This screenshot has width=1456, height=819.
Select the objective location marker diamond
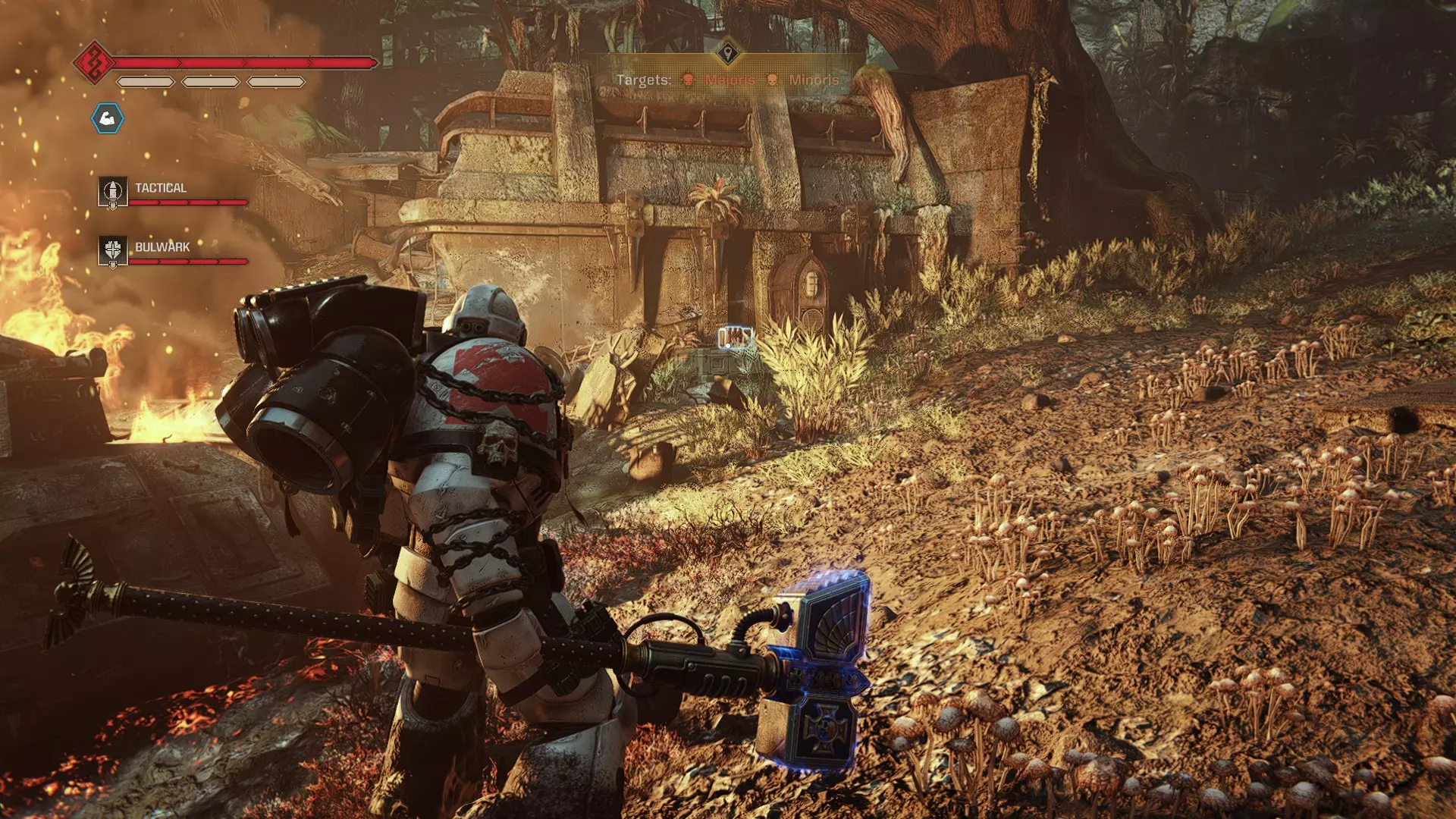pyautogui.click(x=728, y=53)
